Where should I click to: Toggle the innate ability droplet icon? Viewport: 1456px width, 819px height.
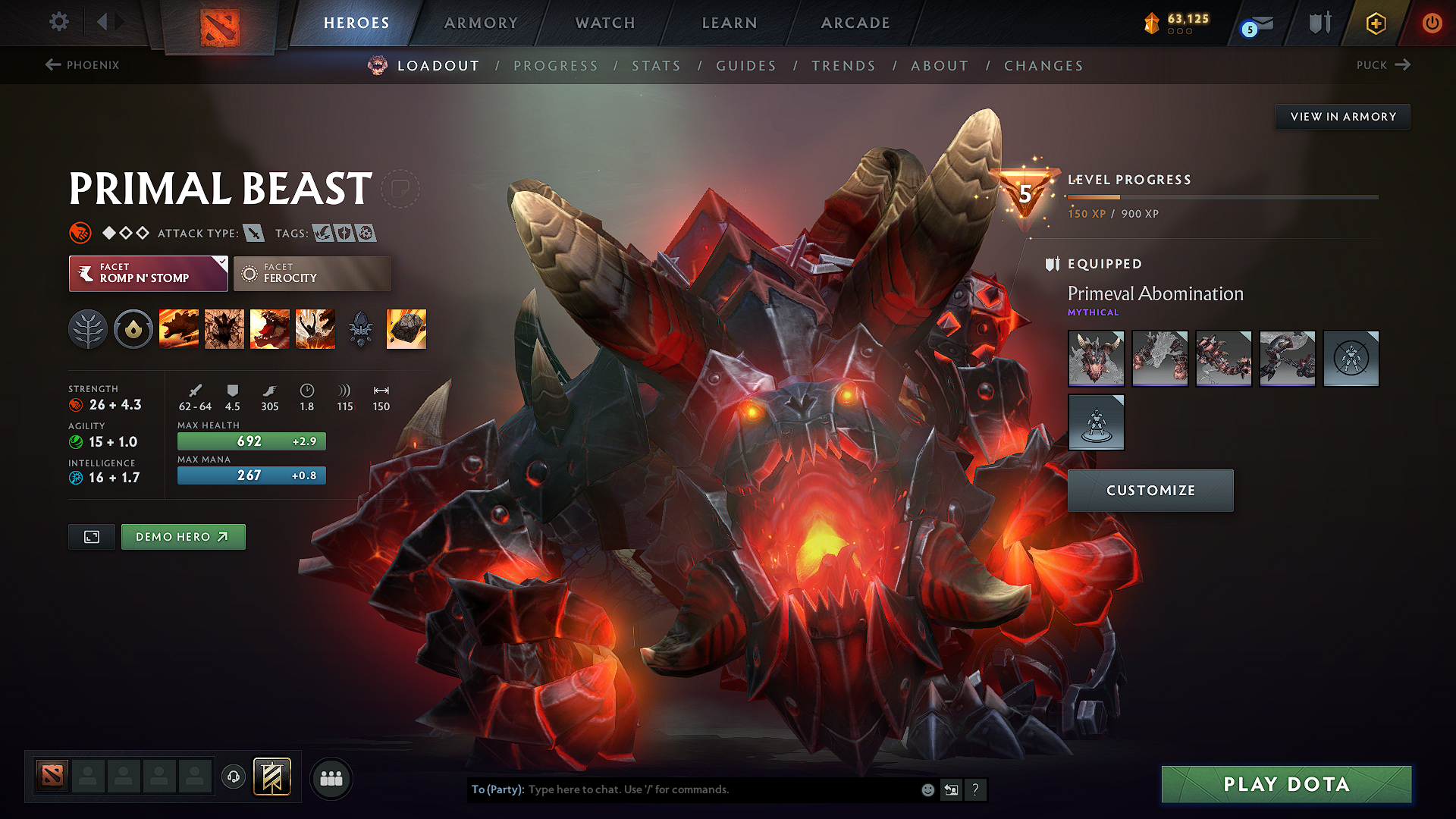(x=133, y=328)
